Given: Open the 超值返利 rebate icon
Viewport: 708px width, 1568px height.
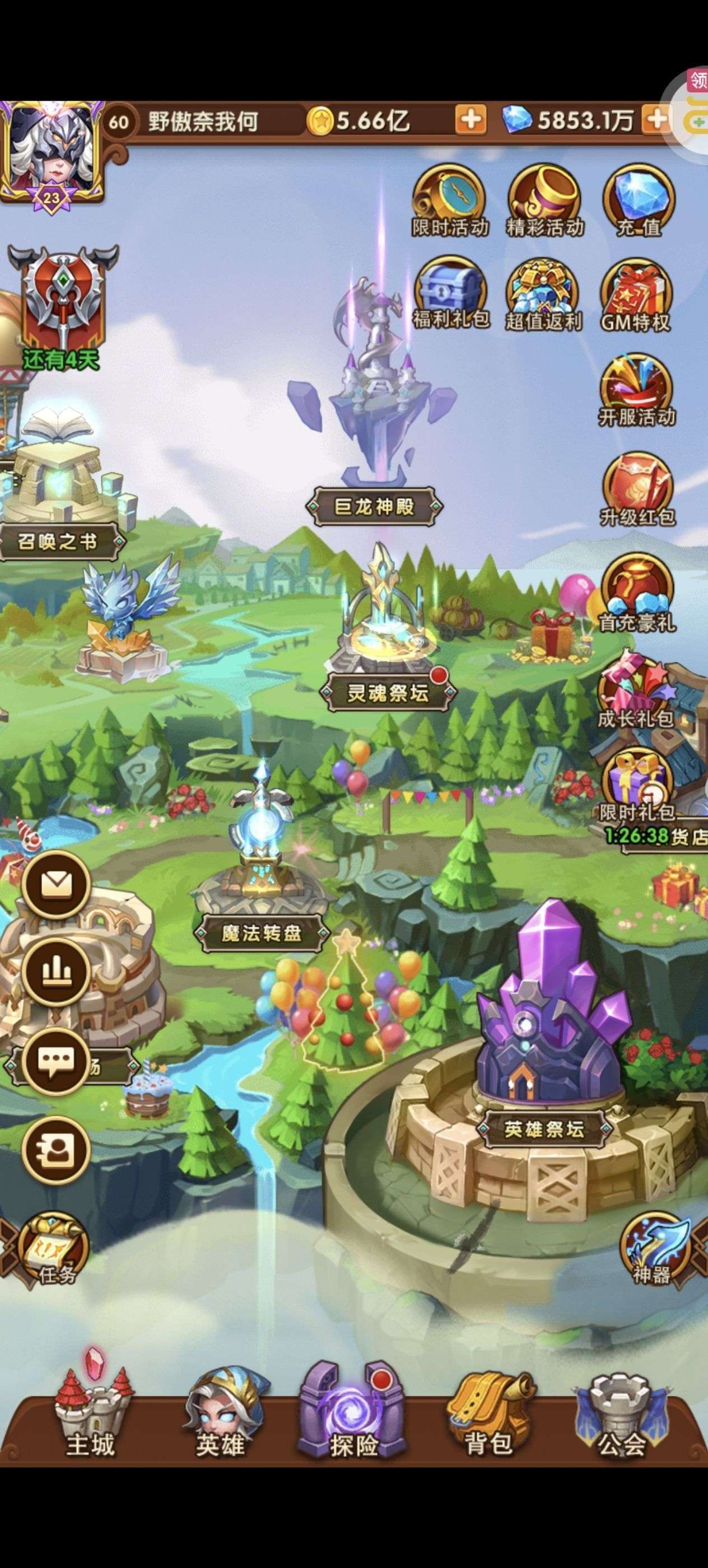Looking at the screenshot, I should (x=544, y=295).
